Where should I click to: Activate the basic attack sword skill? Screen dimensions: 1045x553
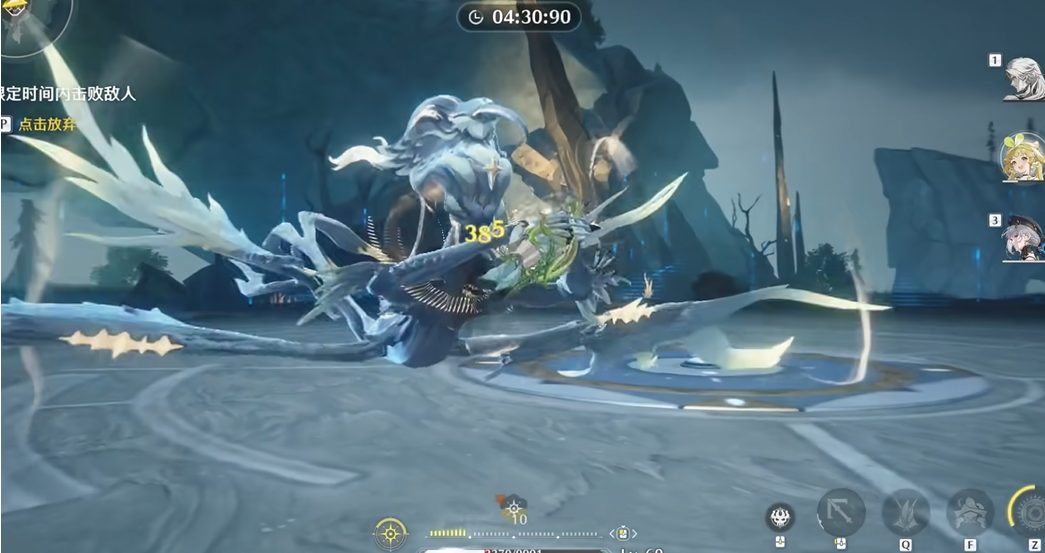[x=840, y=511]
